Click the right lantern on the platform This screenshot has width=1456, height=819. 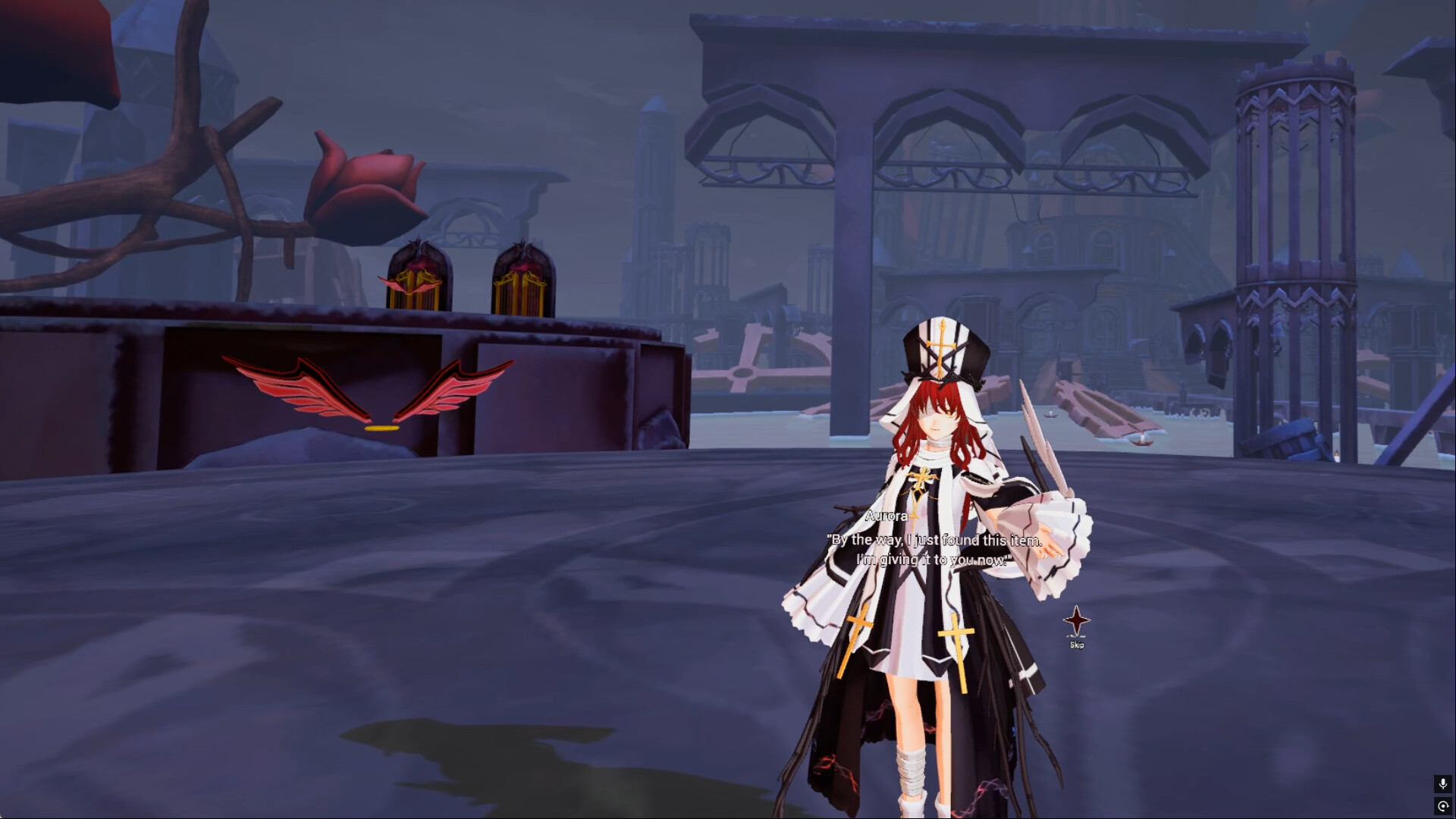coord(523,277)
